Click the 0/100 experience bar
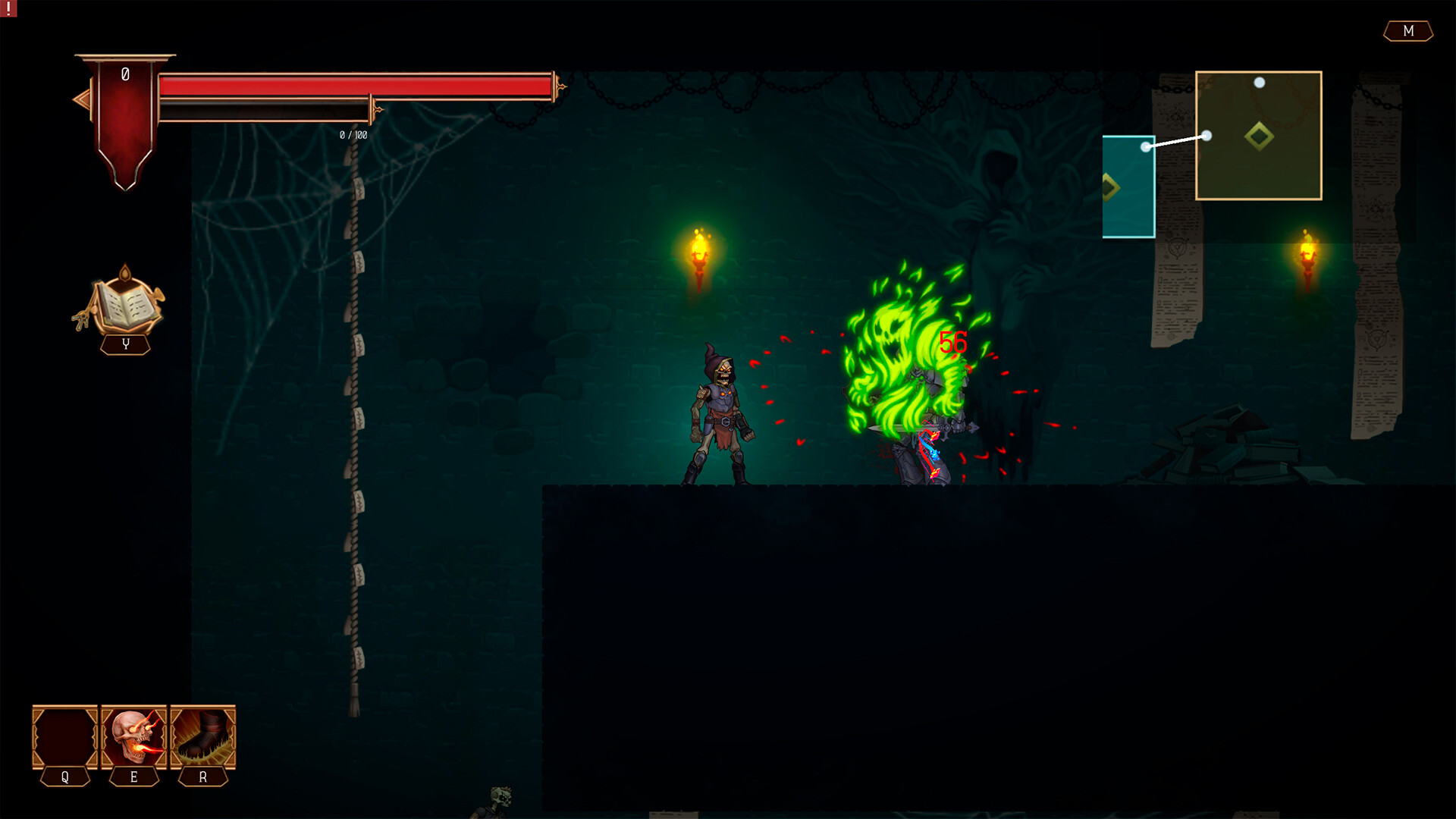Screen dimensions: 1456x819 click(303, 109)
